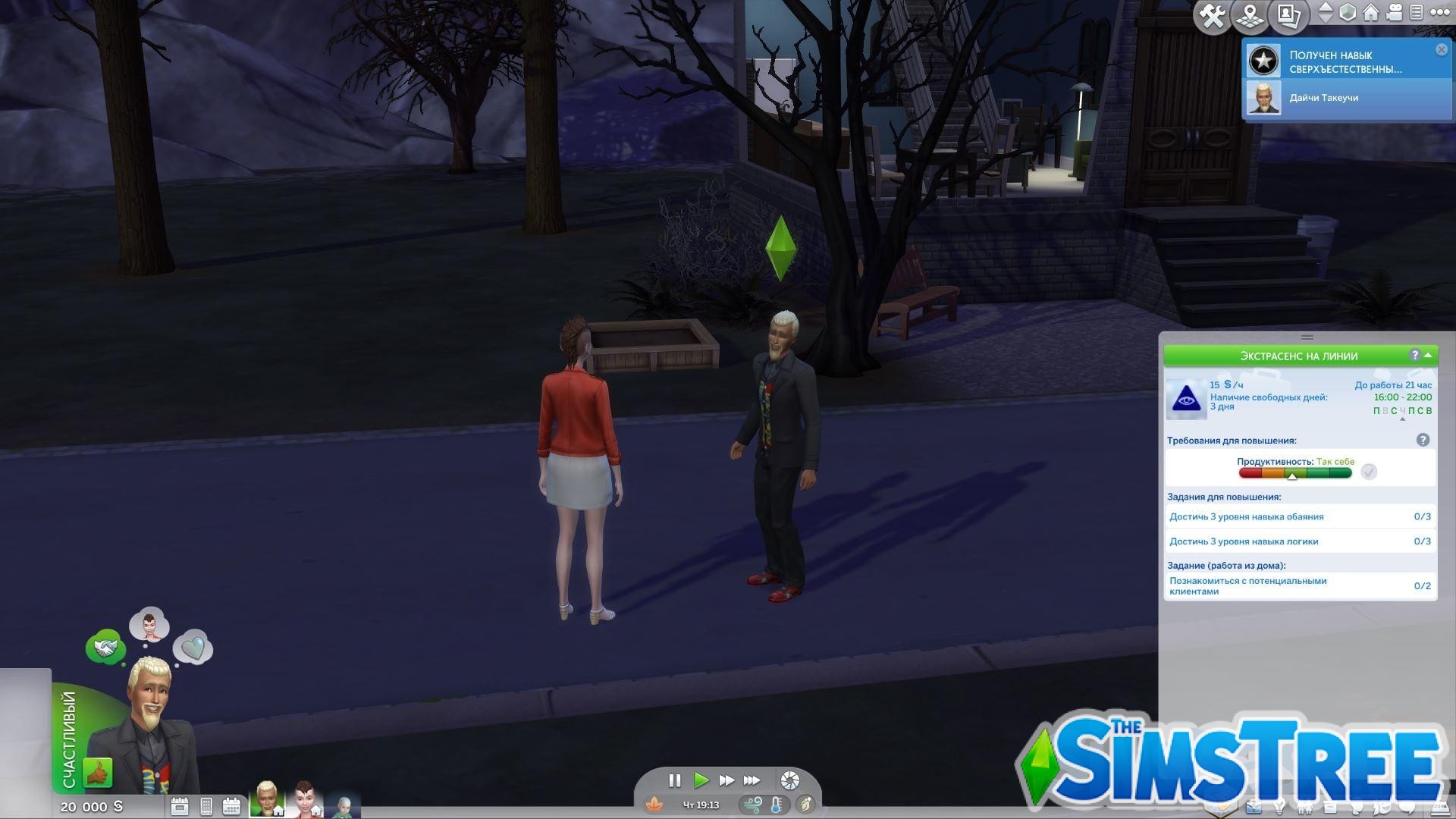Screen dimensions: 1456x819
Task: Open Build Mode with the hammer and wrench icon
Action: point(1212,15)
